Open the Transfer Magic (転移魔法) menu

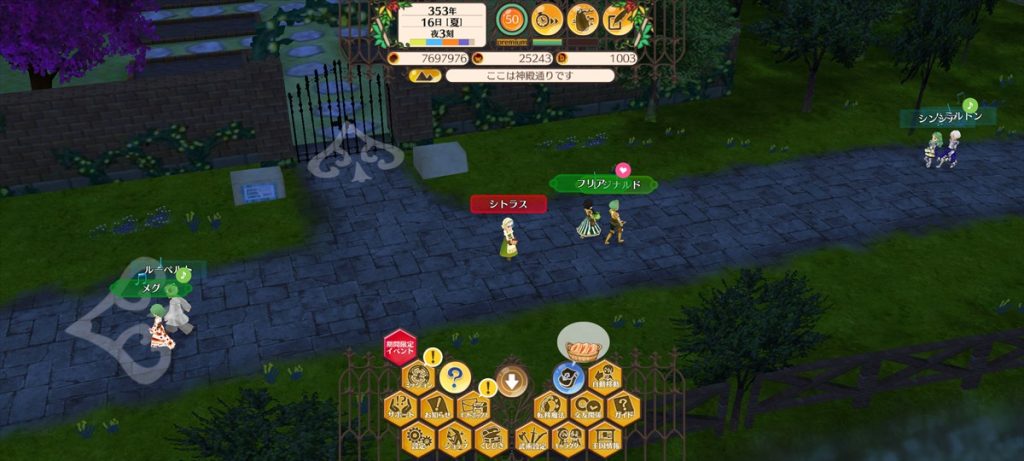(549, 408)
